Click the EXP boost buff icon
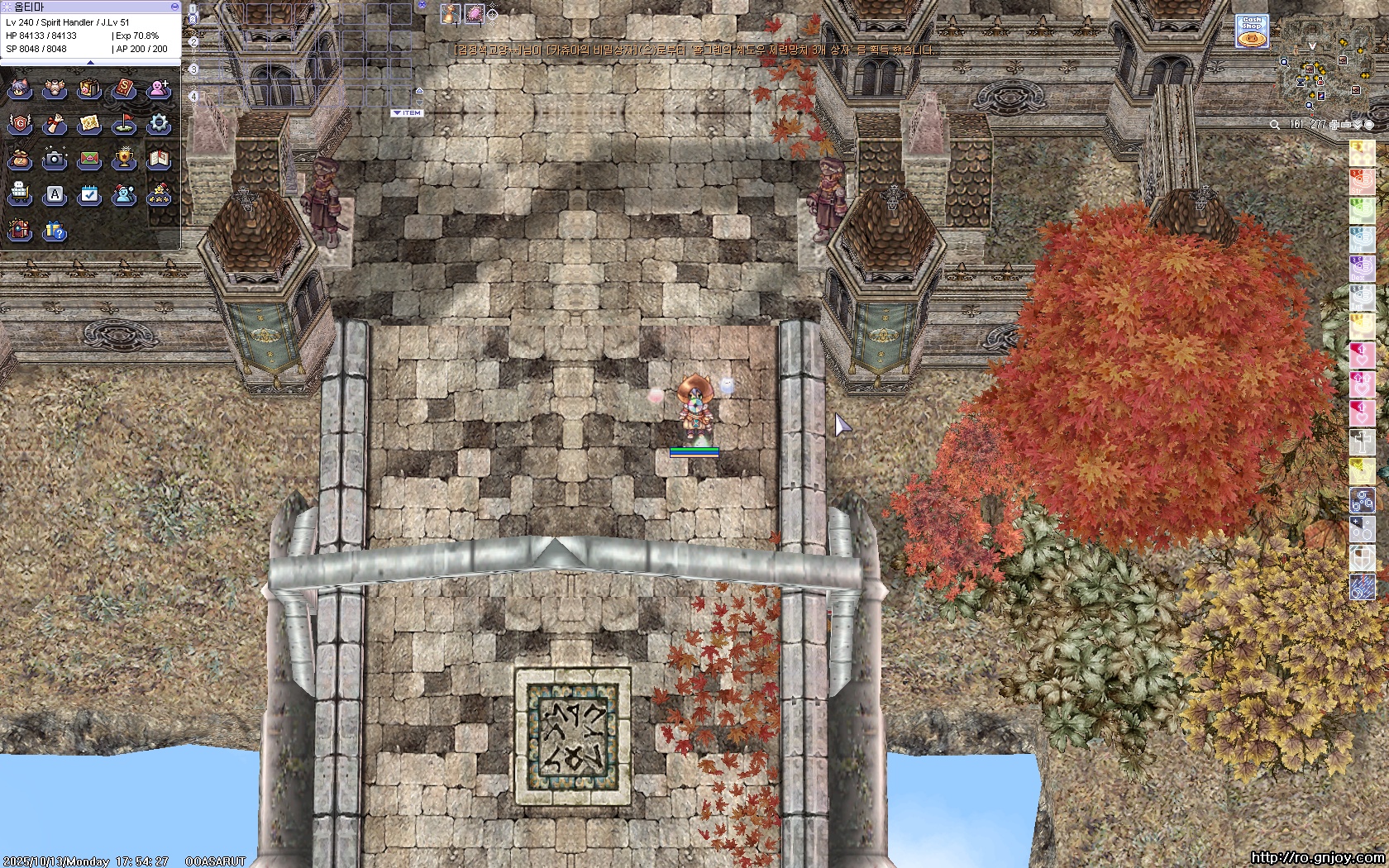The width and height of the screenshot is (1389, 868). coord(1362,152)
